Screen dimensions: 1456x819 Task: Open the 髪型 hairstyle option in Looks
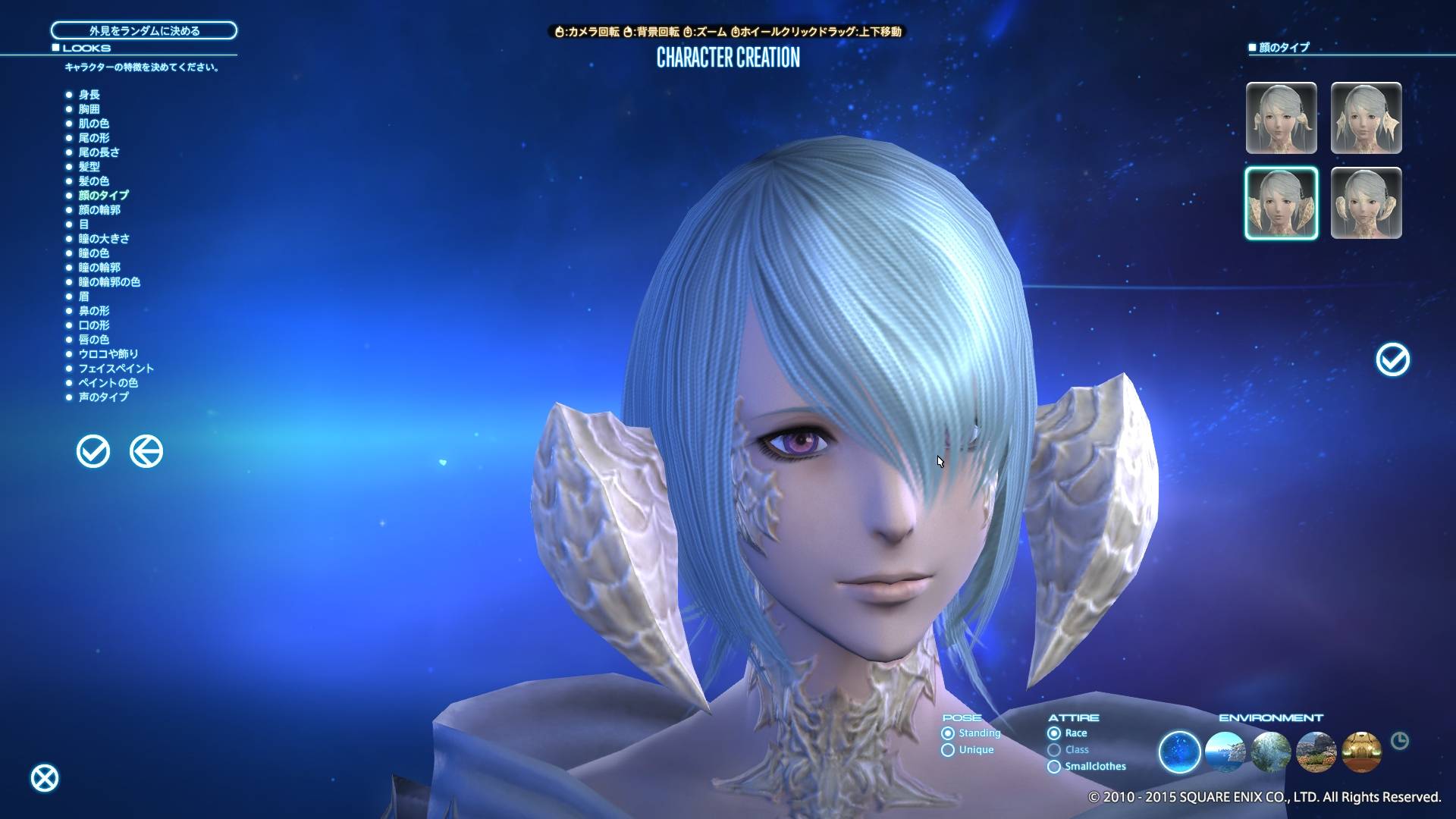90,167
